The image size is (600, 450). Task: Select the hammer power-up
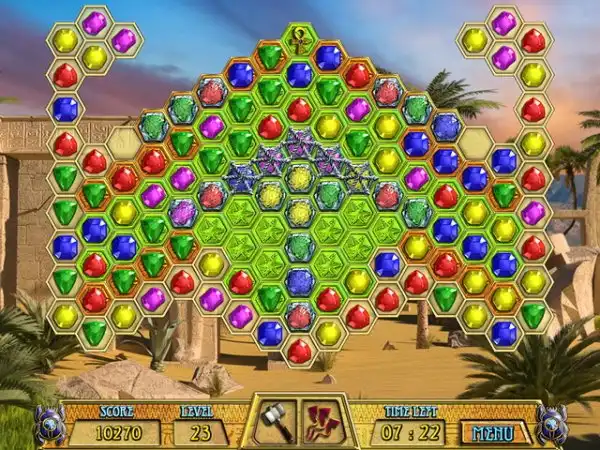[x=274, y=422]
